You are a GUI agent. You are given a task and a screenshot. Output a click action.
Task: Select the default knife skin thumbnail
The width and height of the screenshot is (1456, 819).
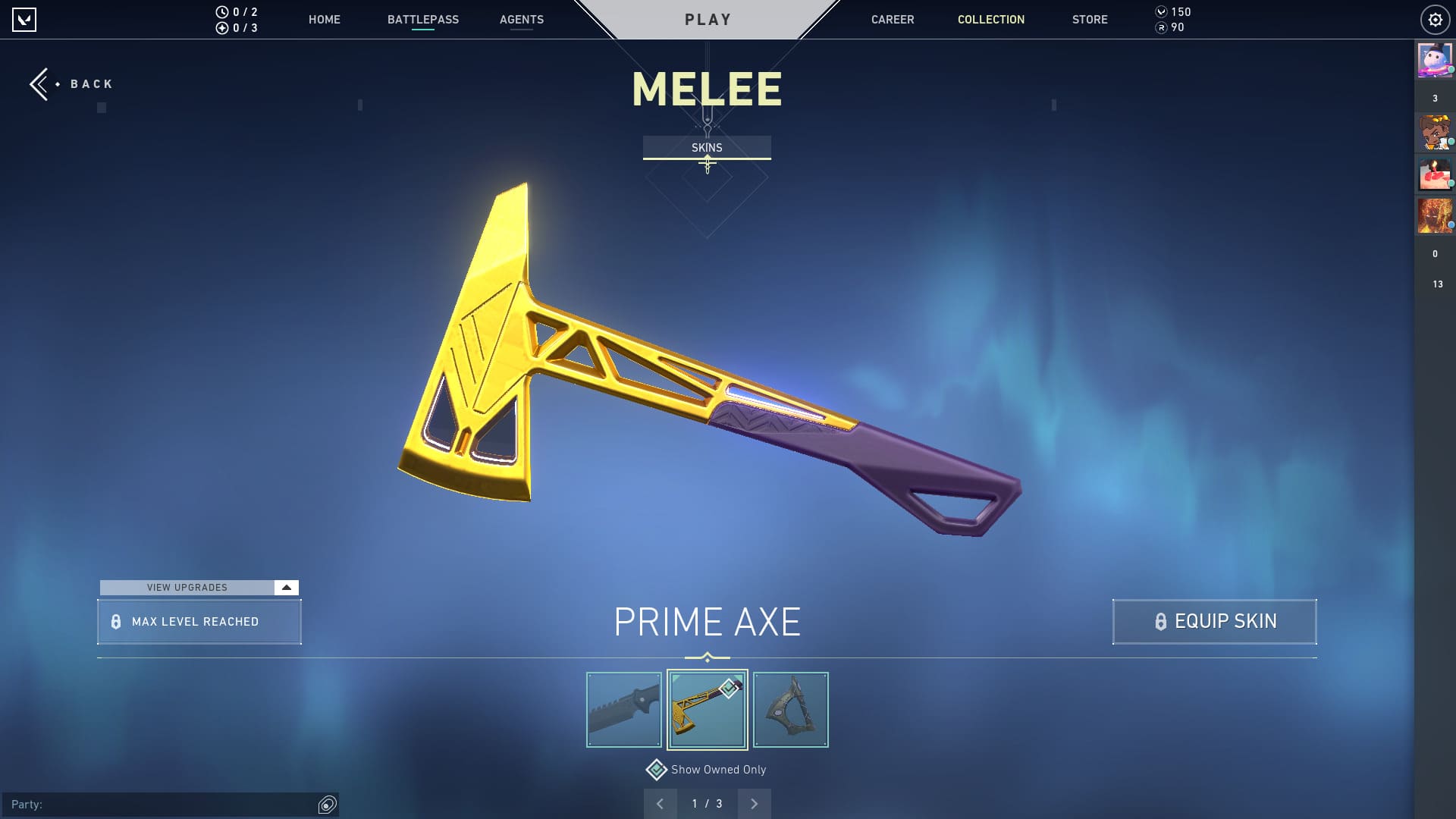(x=623, y=710)
